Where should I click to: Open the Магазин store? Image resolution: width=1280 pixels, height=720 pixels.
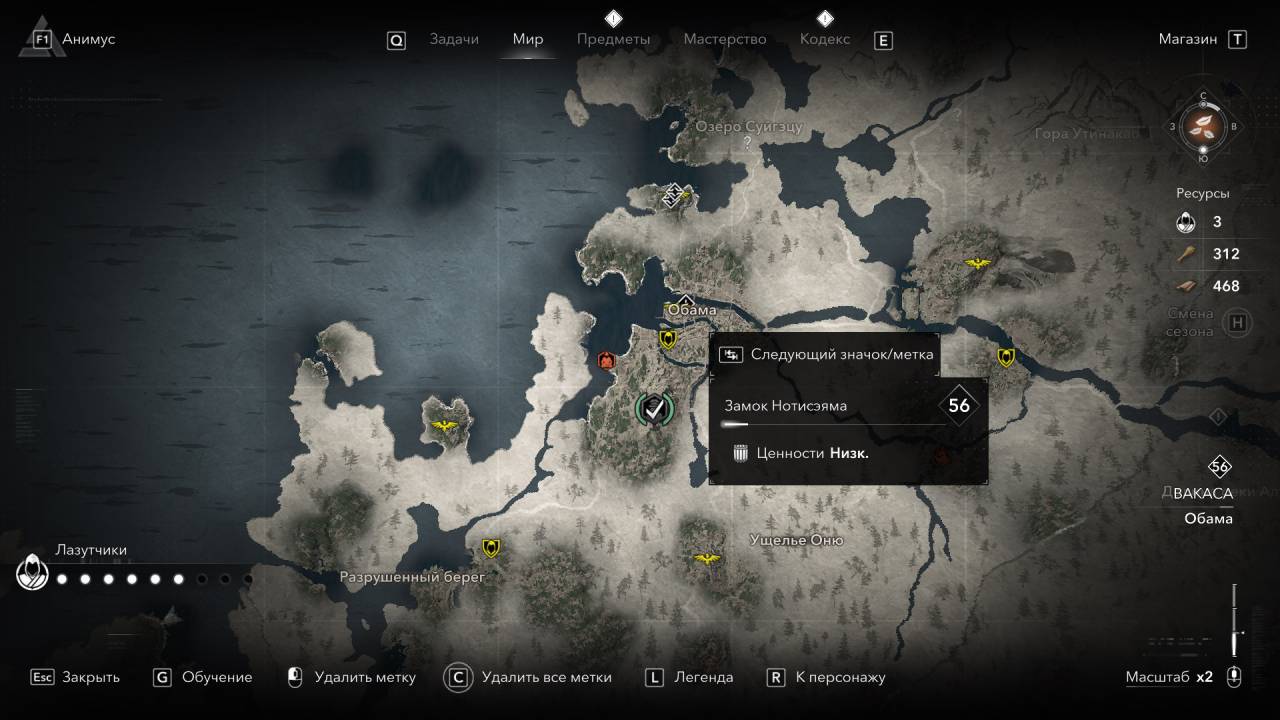click(1188, 39)
